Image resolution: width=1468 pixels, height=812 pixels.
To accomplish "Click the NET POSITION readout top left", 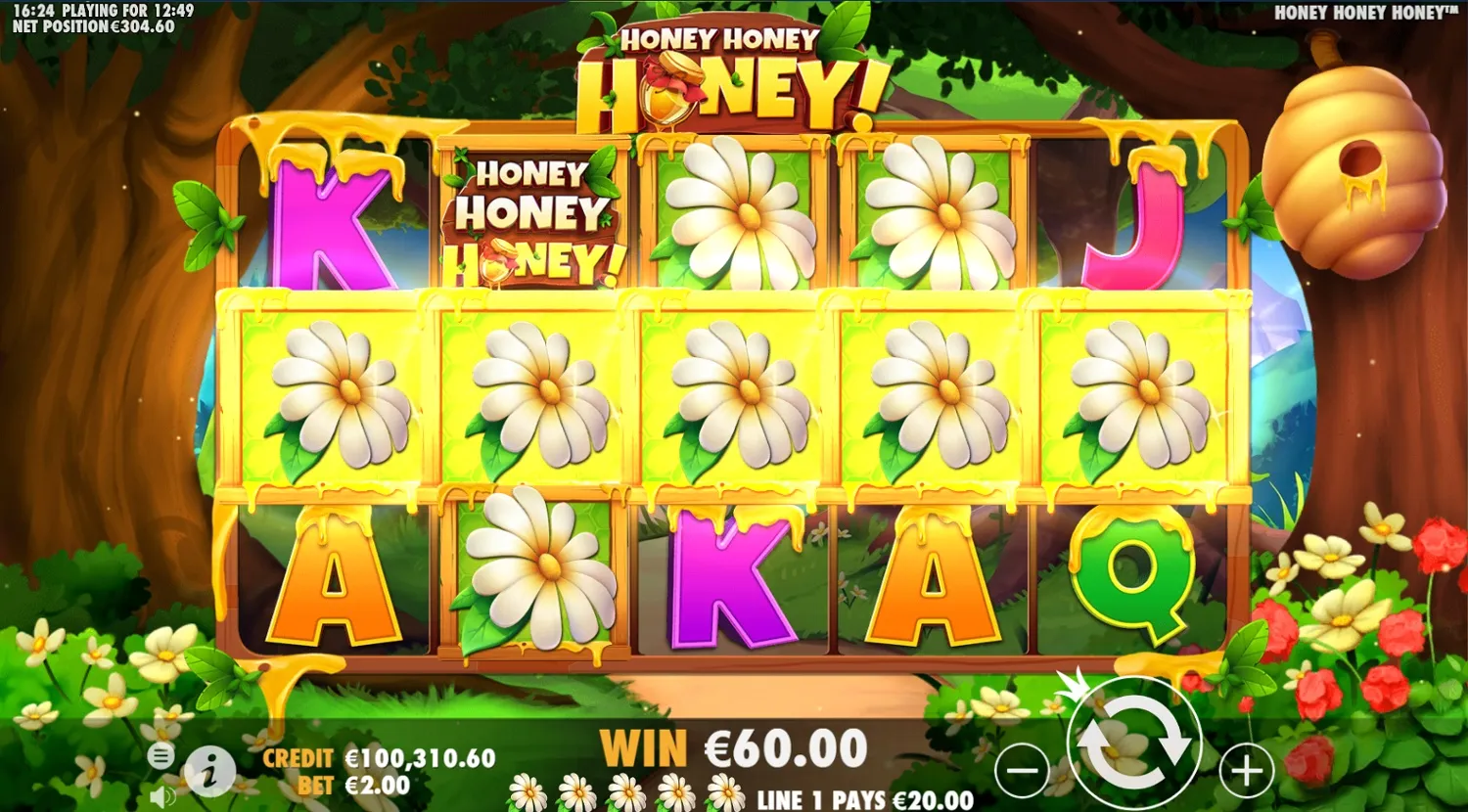I will (x=93, y=26).
